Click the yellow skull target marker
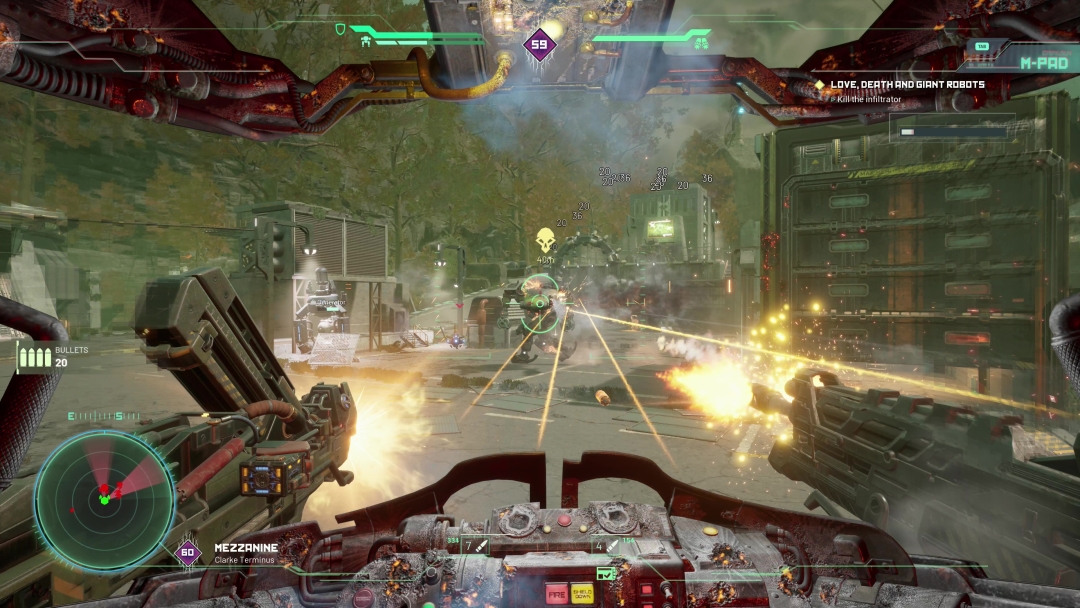This screenshot has height=608, width=1080. click(x=545, y=240)
